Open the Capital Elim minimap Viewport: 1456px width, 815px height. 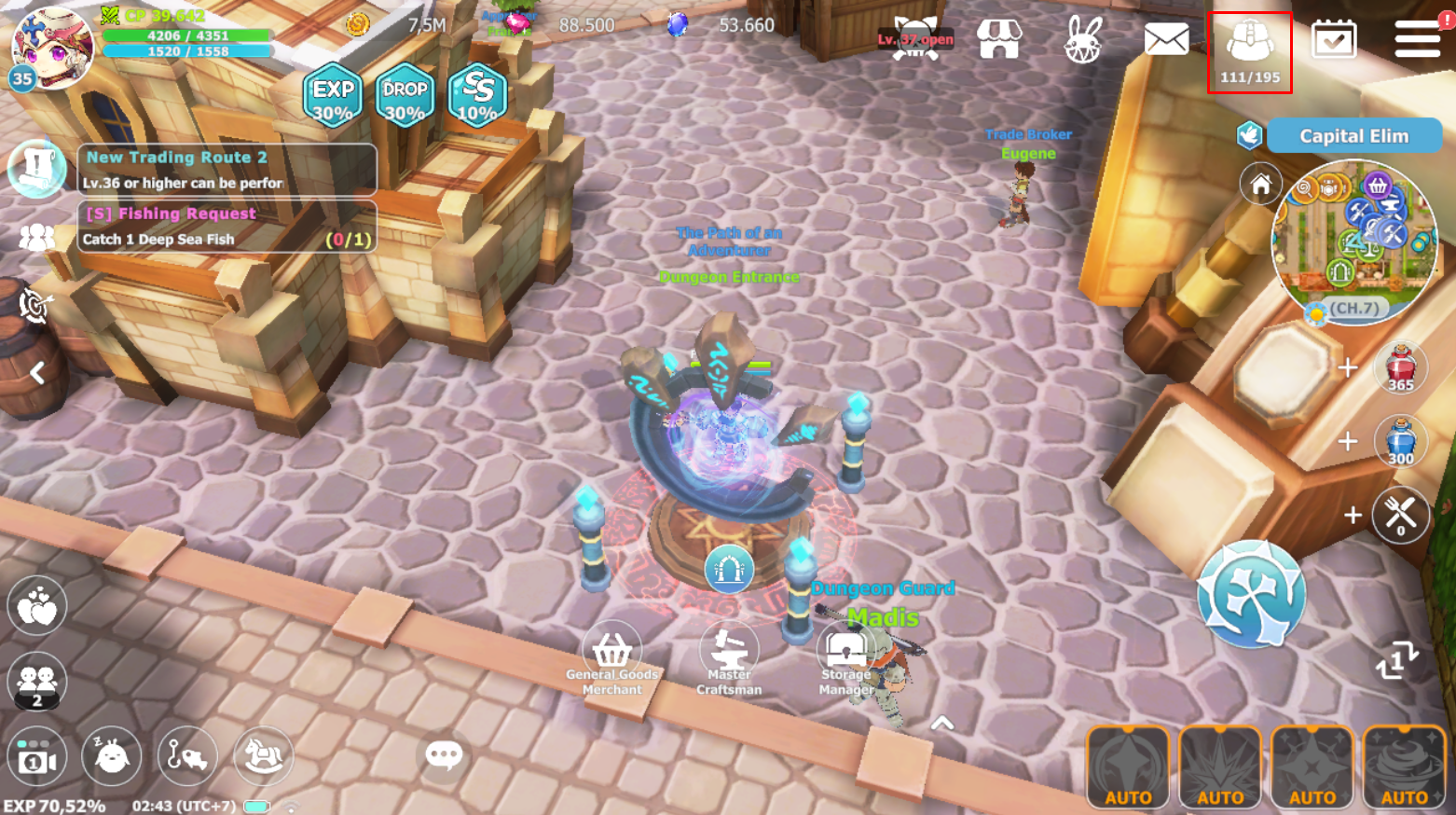(1354, 242)
